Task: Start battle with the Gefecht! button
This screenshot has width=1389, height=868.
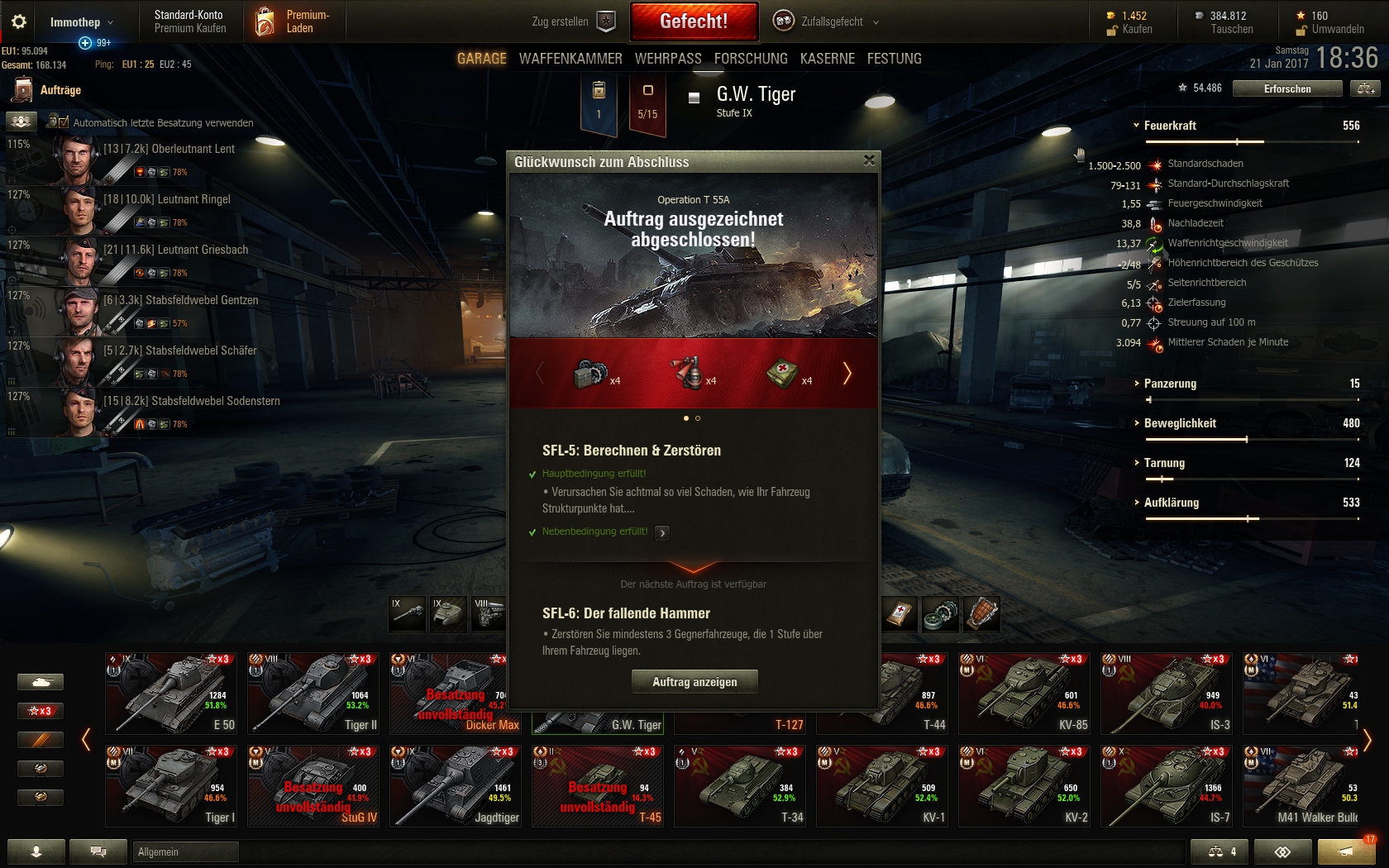Action: [x=694, y=21]
